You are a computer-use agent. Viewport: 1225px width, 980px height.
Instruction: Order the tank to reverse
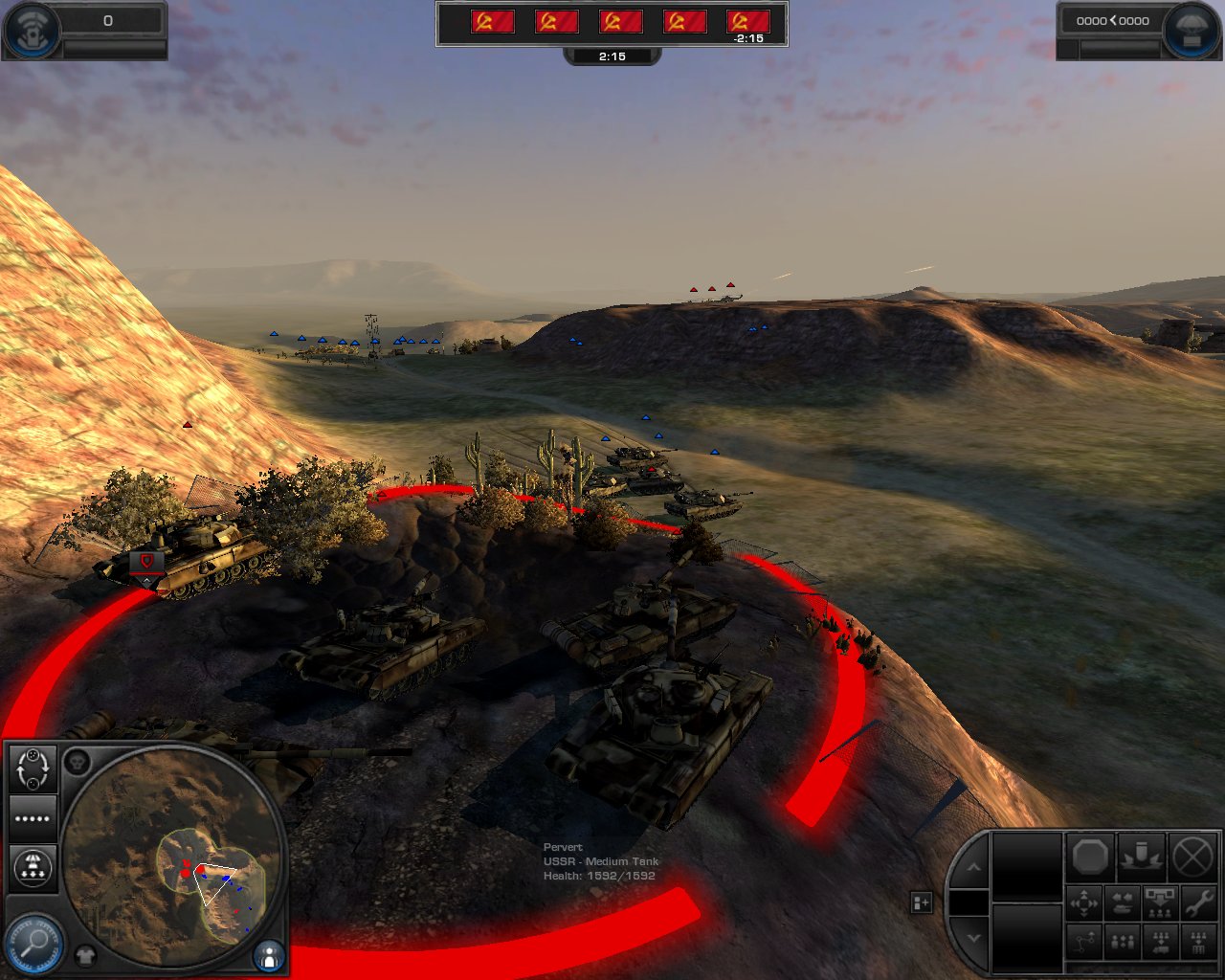(1123, 902)
